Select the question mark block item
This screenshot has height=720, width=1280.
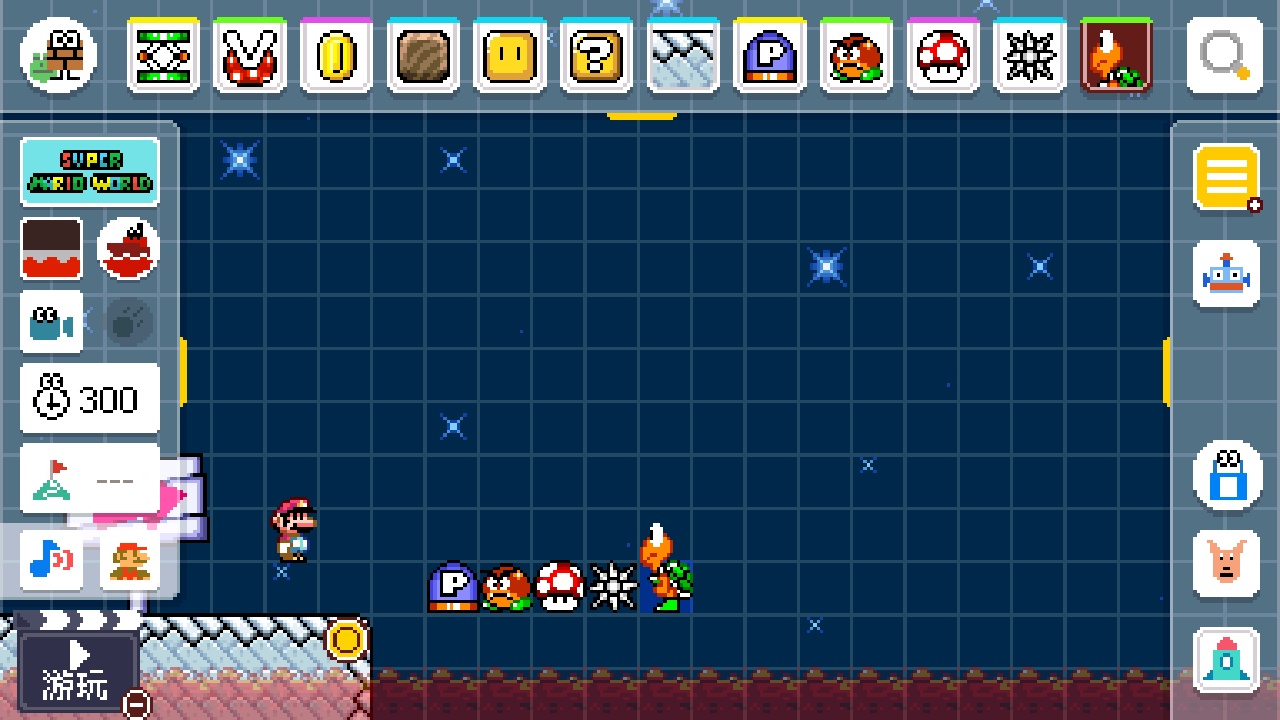click(596, 55)
